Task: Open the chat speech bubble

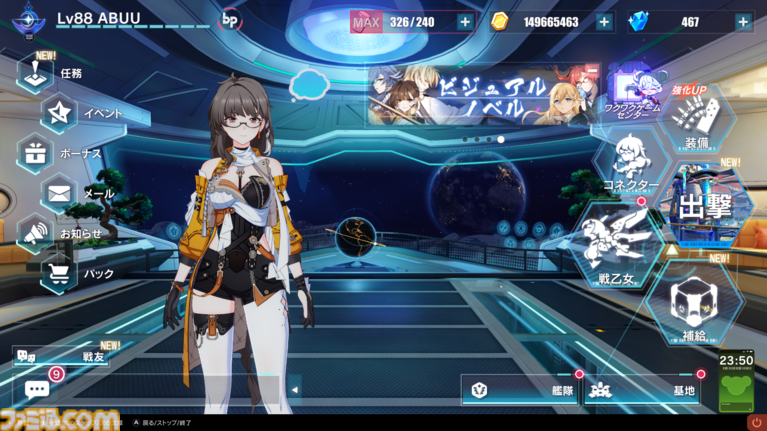Action: (x=37, y=389)
